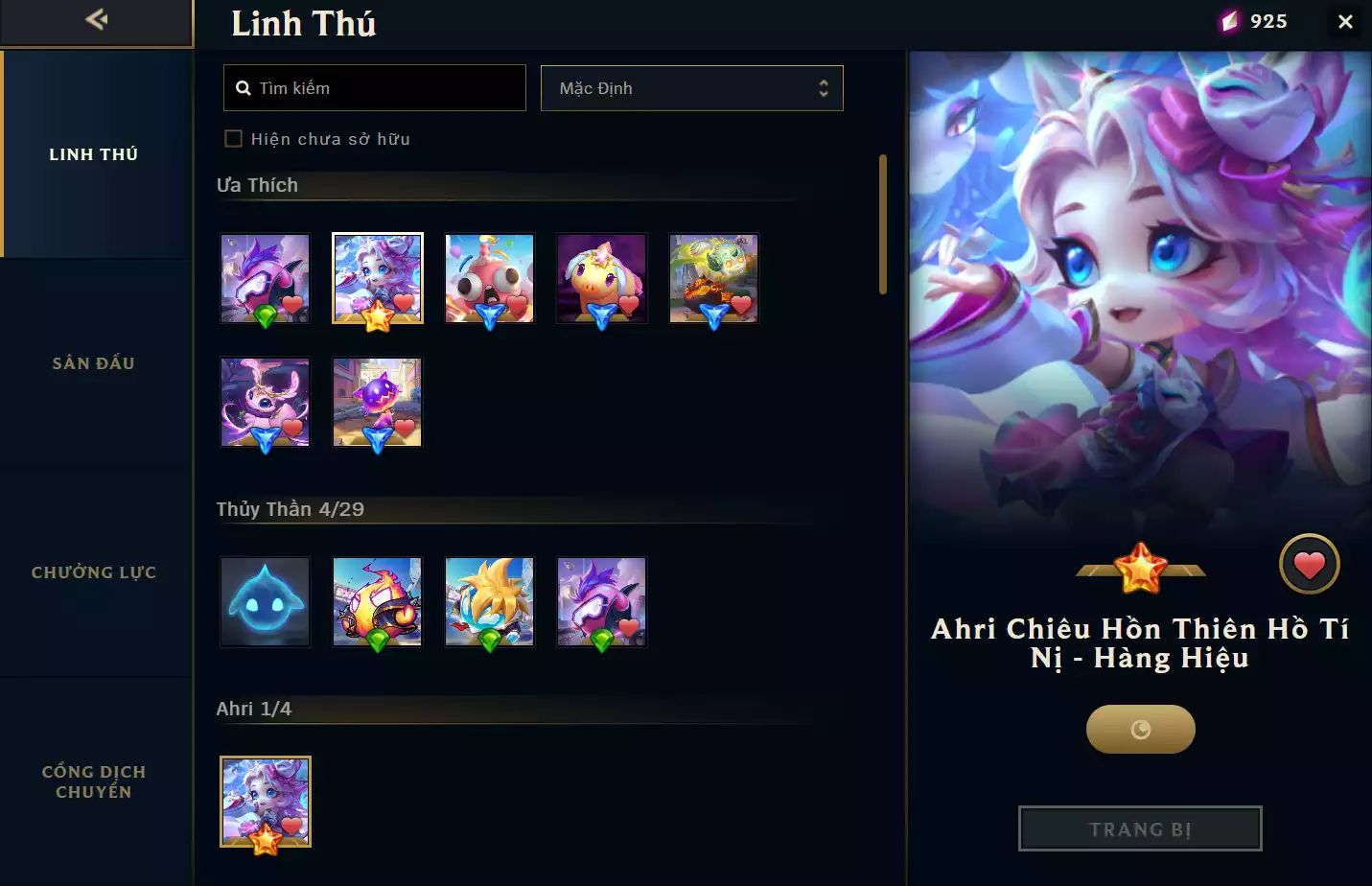1372x886 pixels.
Task: Switch to the SÂN ĐẤU tab
Action: coord(94,362)
